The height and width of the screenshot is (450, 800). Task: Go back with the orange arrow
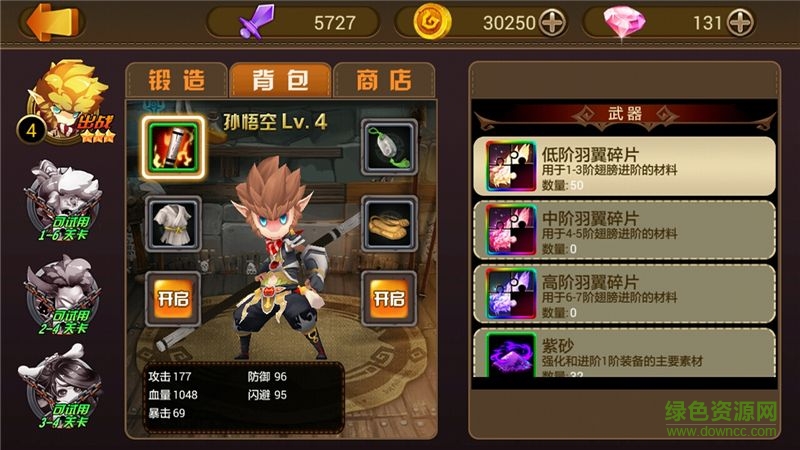44,21
